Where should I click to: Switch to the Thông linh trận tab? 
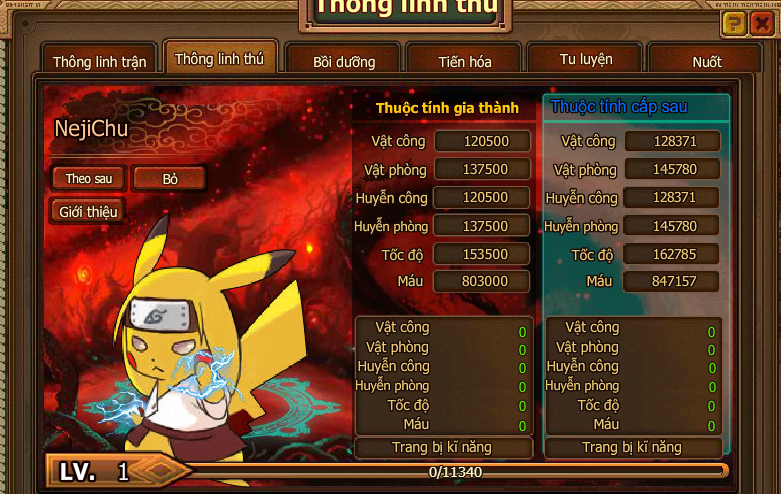99,61
